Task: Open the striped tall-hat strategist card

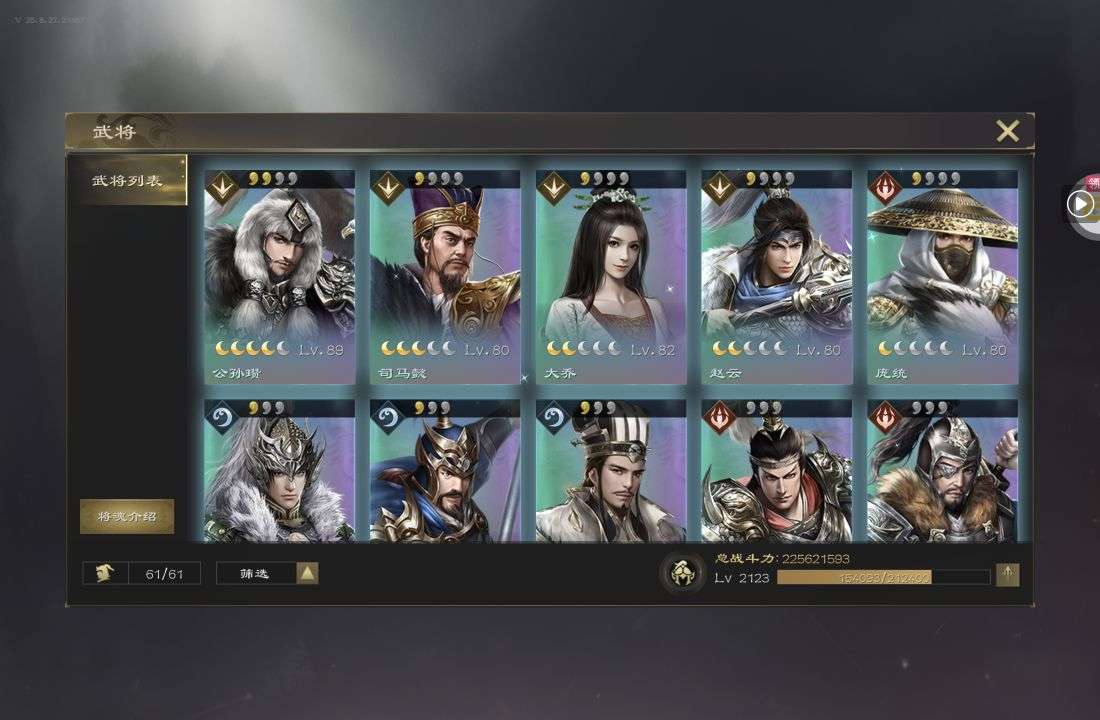Action: pos(611,472)
